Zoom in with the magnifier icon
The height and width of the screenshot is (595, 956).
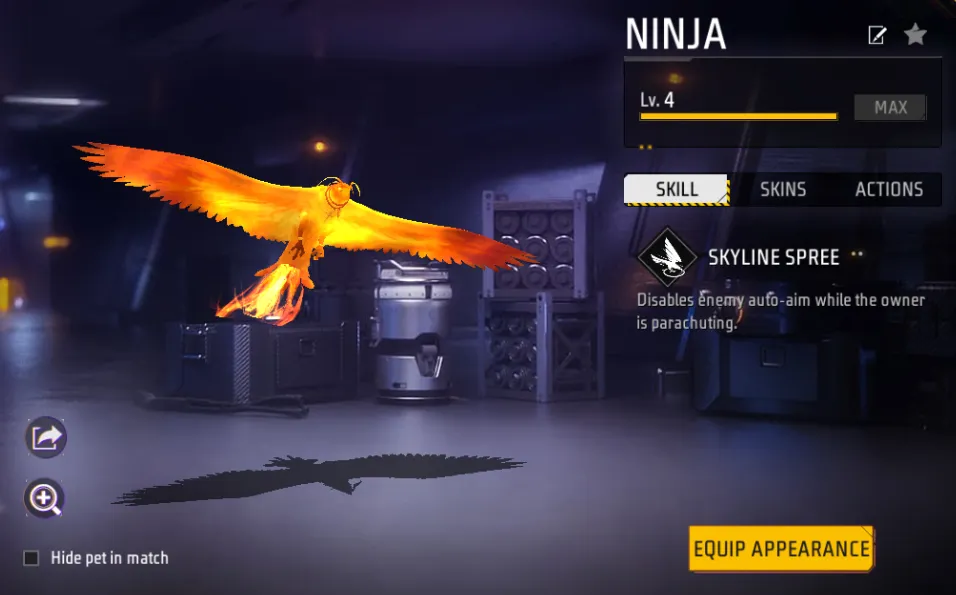tap(46, 498)
